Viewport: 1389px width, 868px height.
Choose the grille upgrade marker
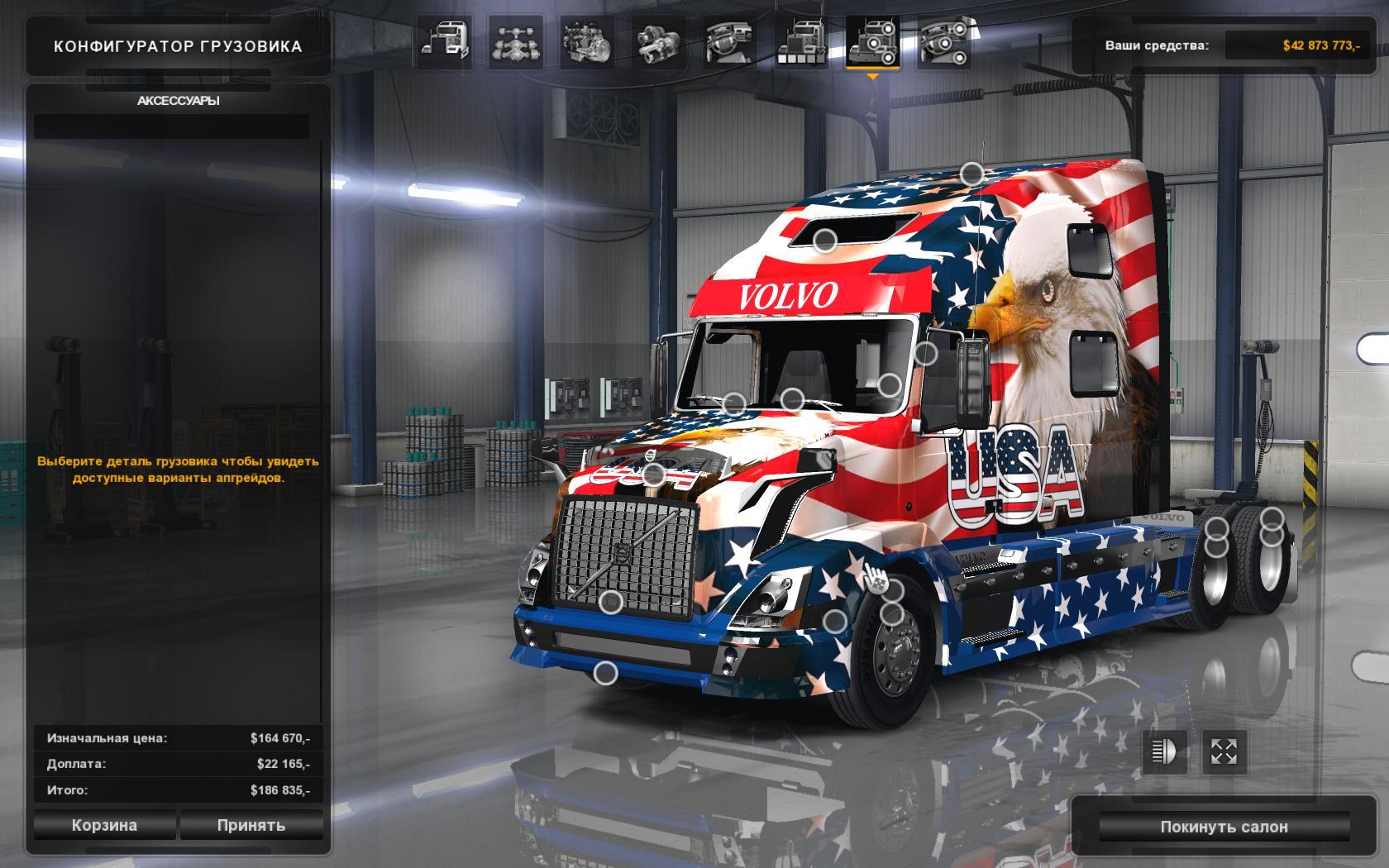click(611, 603)
